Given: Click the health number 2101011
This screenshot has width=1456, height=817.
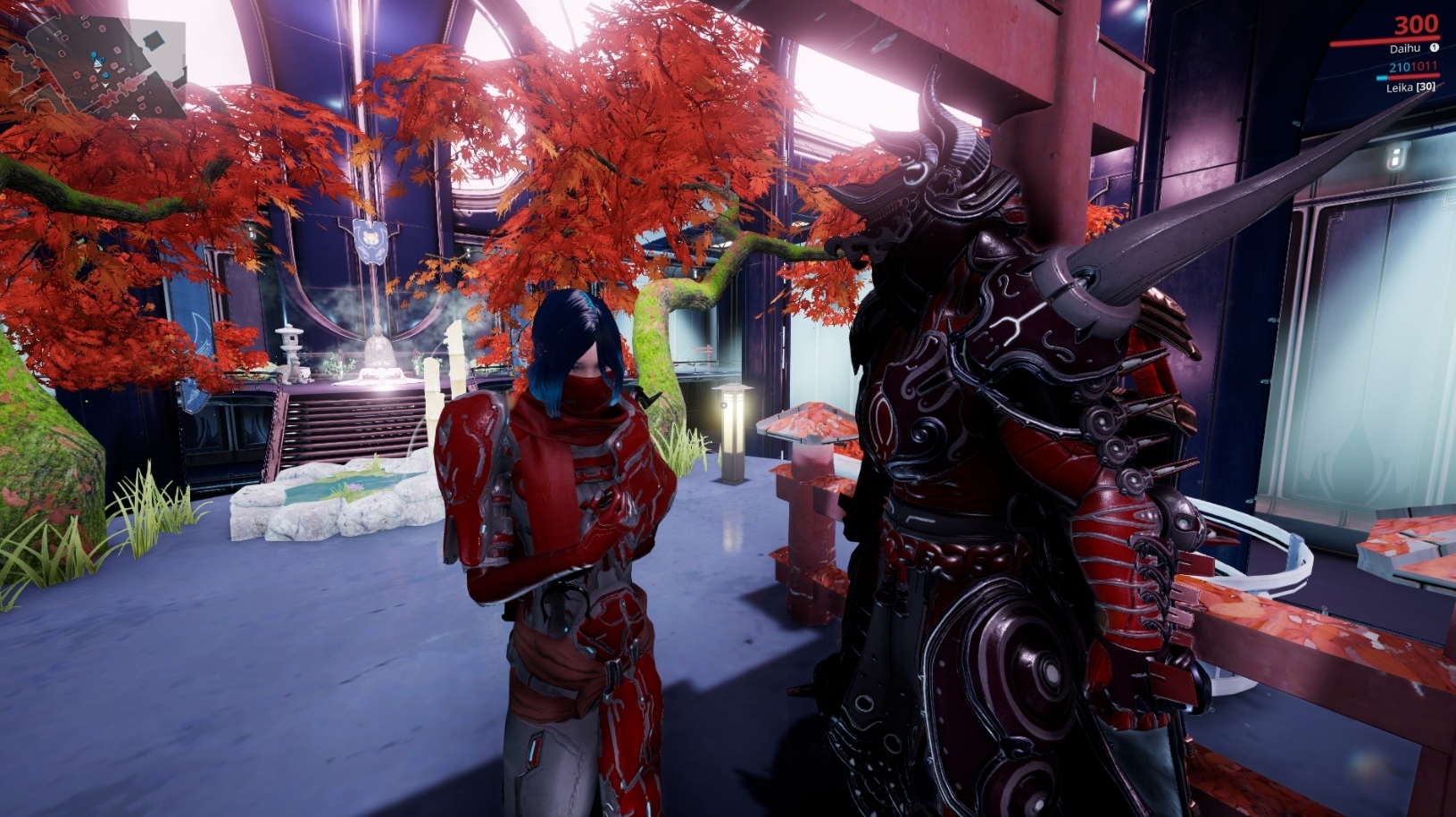Looking at the screenshot, I should pyautogui.click(x=1412, y=67).
